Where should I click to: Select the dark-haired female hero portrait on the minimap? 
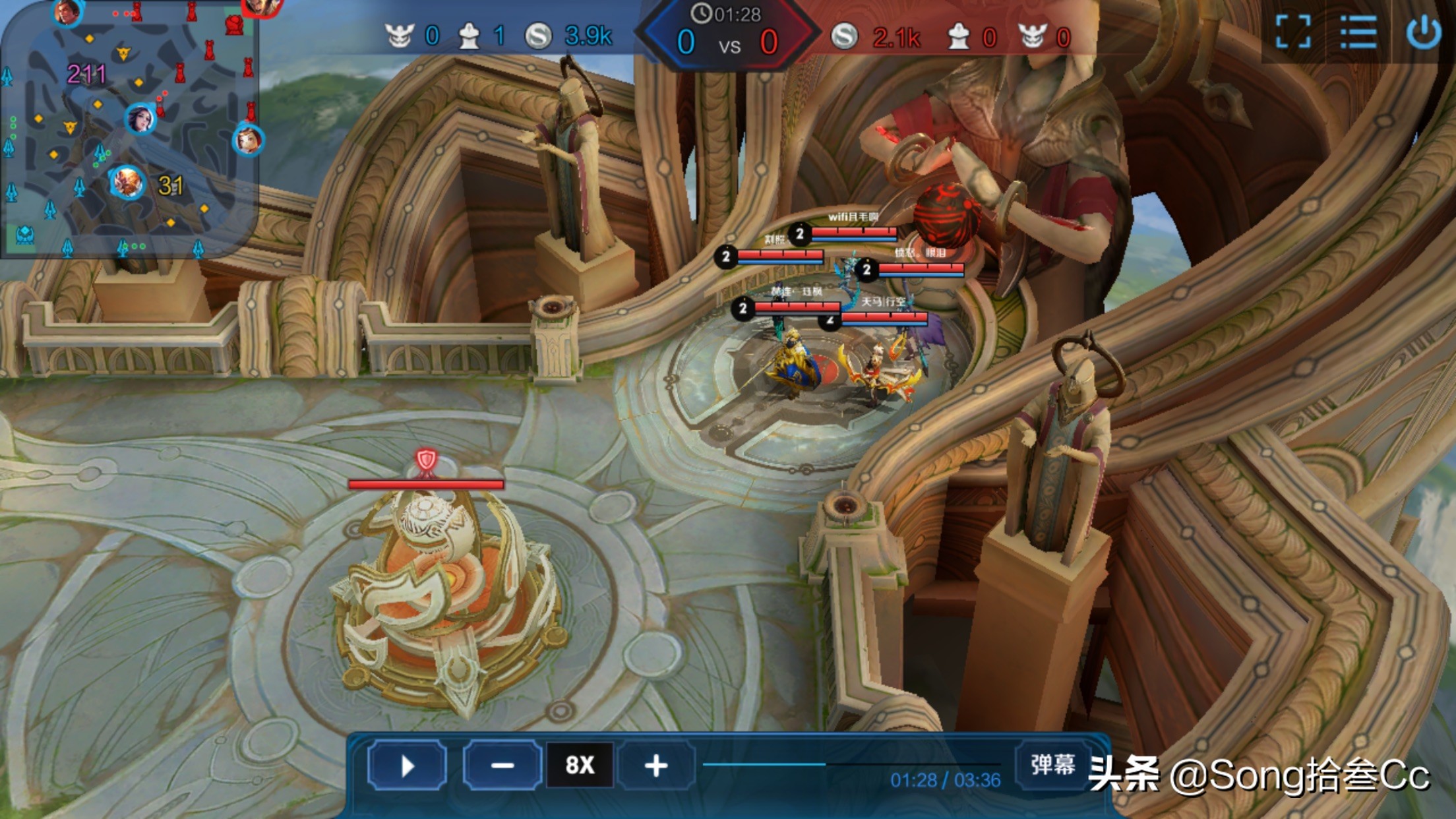[140, 119]
